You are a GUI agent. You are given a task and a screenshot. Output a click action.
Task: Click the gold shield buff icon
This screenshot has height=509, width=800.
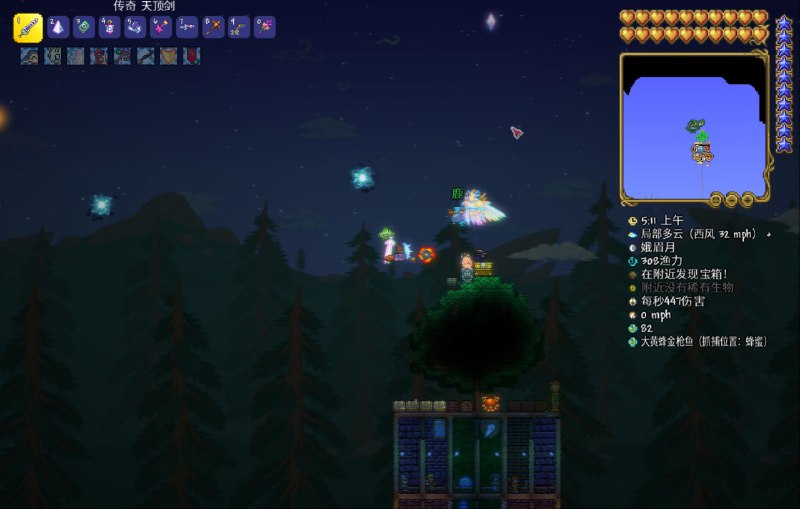(168, 56)
